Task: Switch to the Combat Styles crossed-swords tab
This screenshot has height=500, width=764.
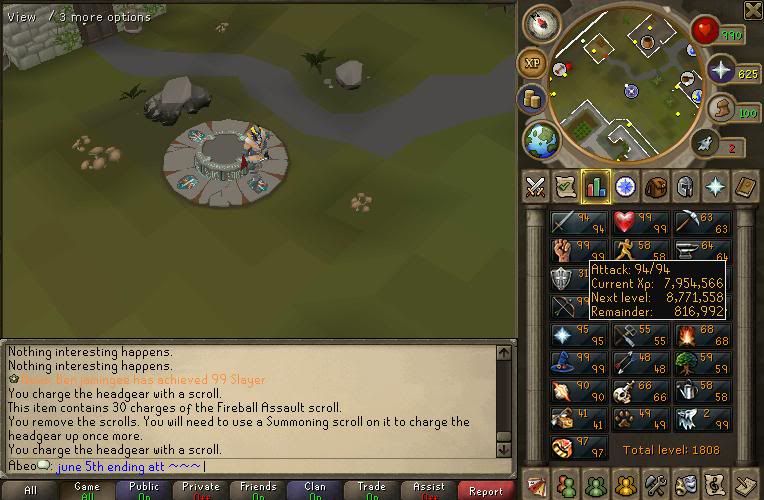Action: pos(535,186)
